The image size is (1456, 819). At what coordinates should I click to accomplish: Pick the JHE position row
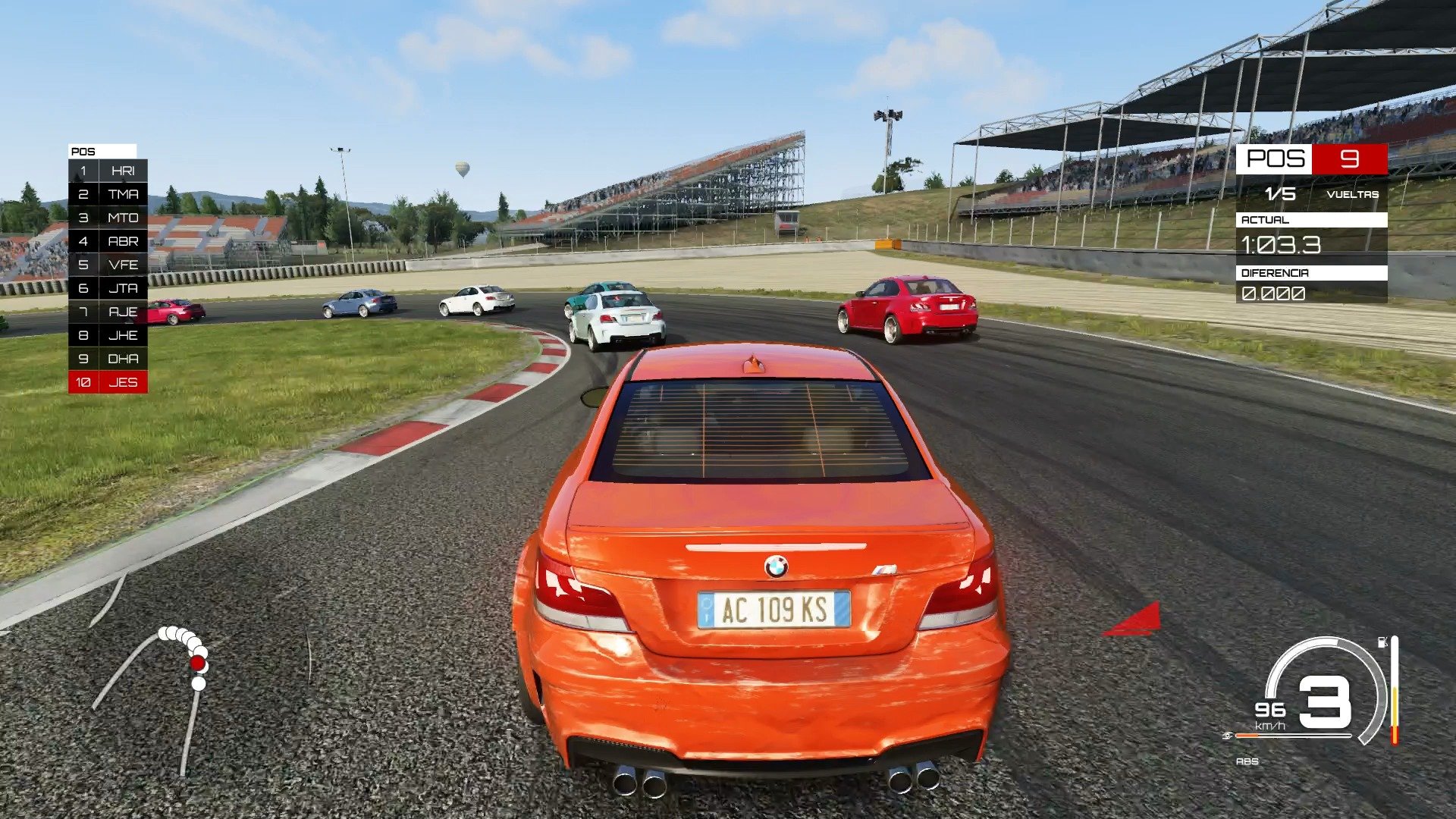click(x=108, y=335)
